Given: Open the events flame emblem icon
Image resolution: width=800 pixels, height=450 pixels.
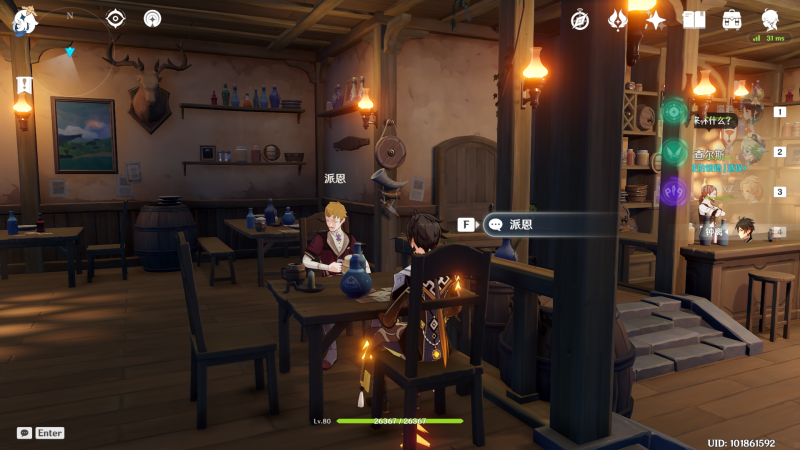Looking at the screenshot, I should pyautogui.click(x=618, y=20).
